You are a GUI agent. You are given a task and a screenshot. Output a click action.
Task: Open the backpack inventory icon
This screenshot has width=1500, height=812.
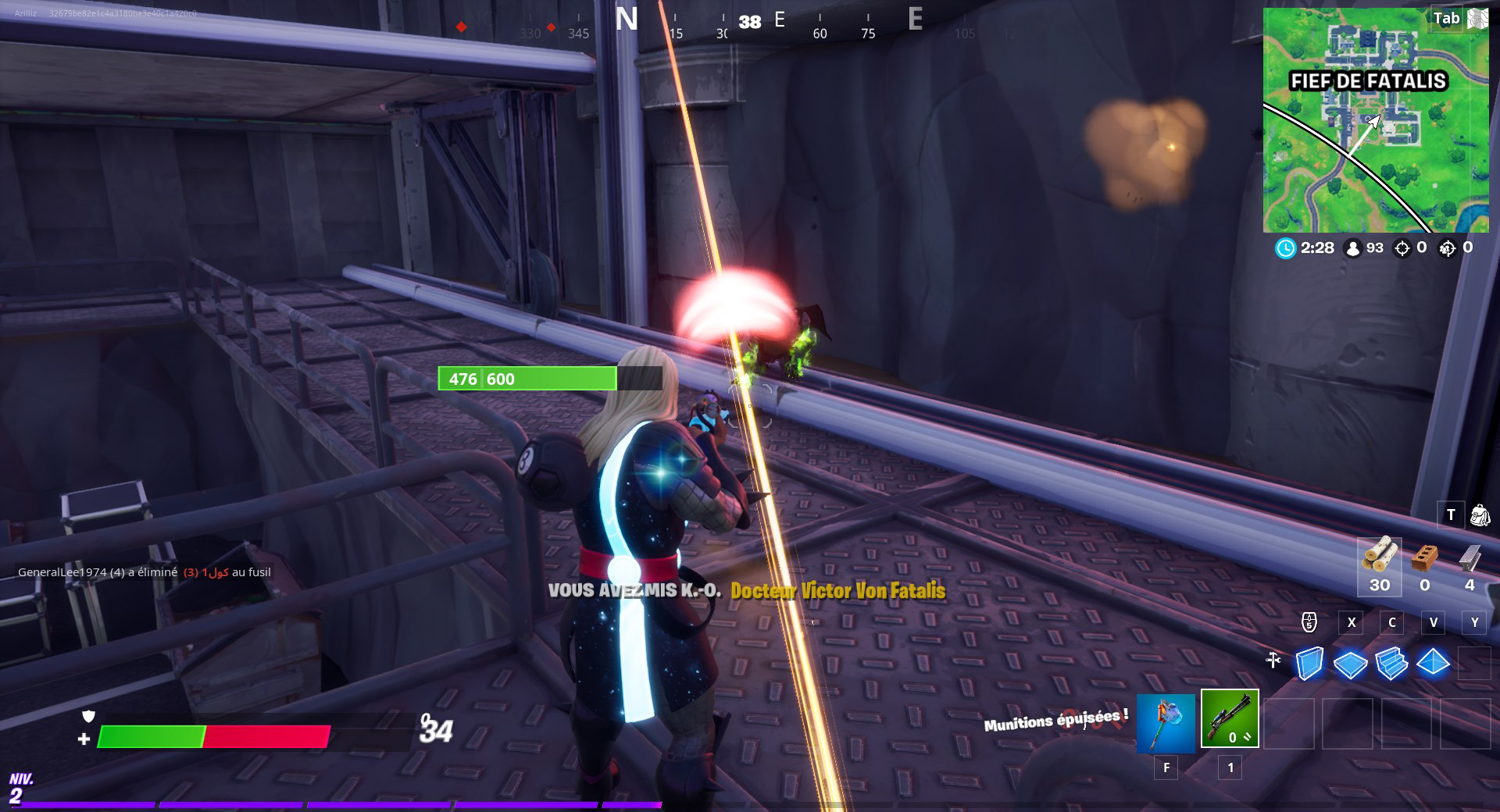click(1480, 515)
